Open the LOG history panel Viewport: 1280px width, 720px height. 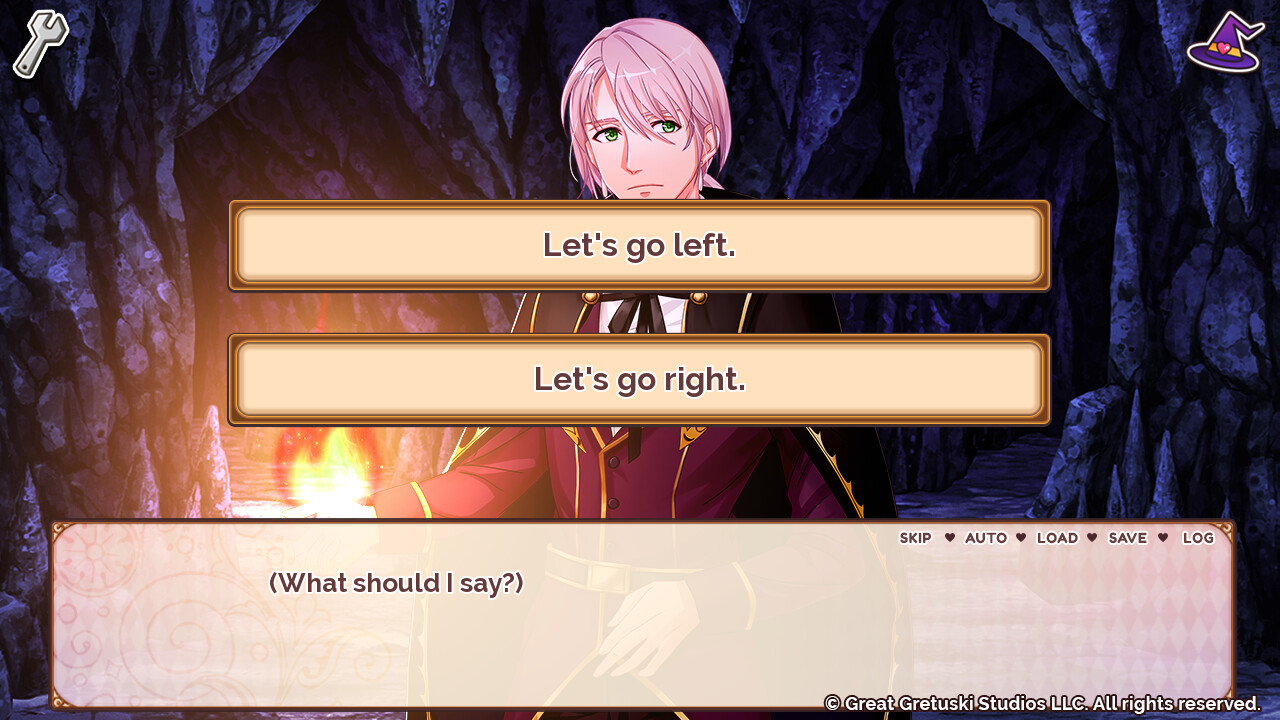(x=1197, y=538)
